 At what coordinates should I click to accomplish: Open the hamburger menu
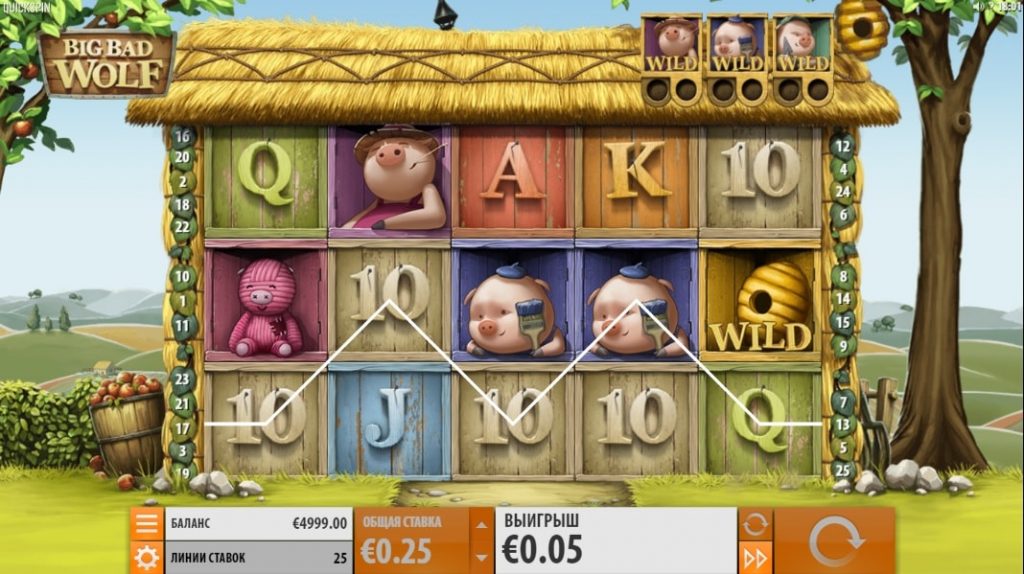[146, 523]
